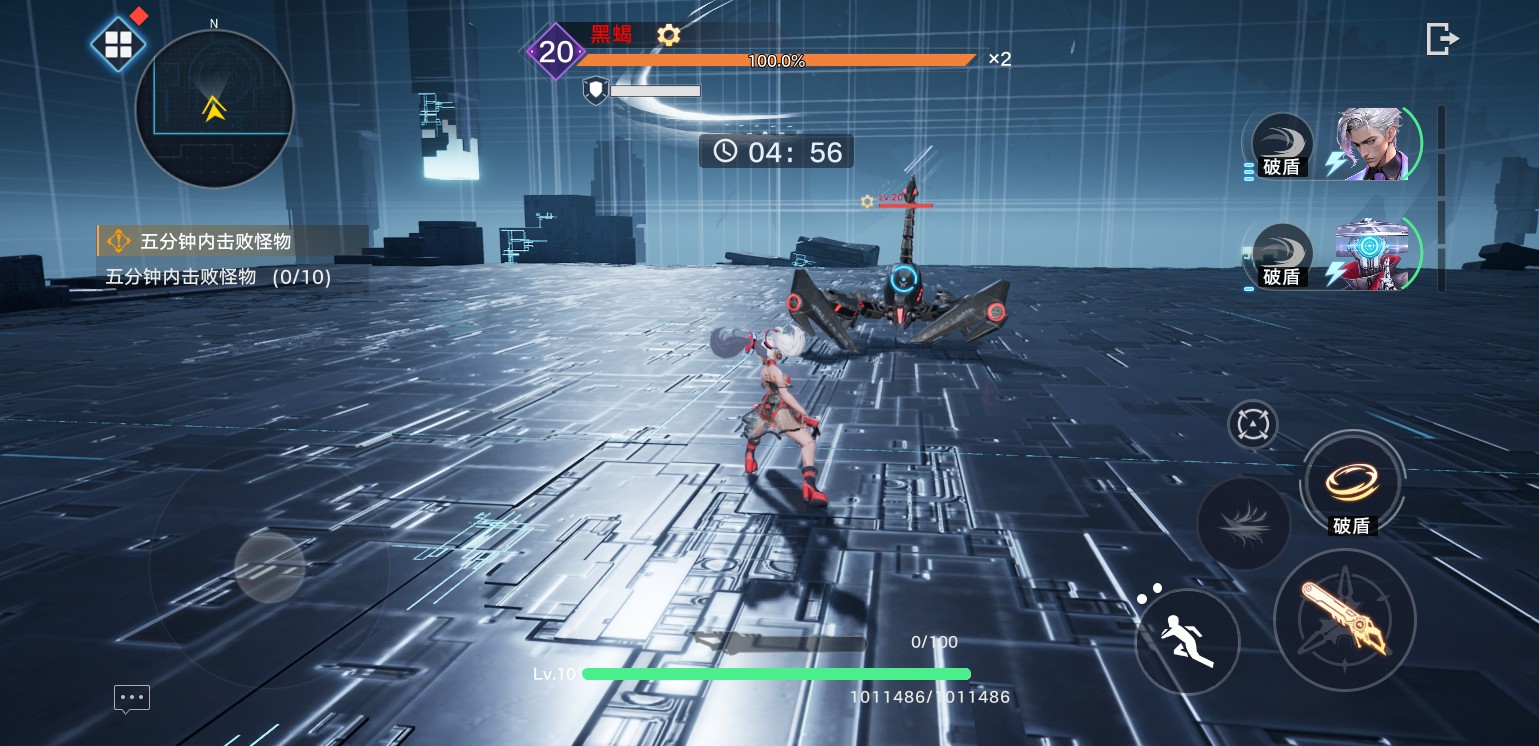Screen dimensions: 1539x746
Task: Trigger the greyed-out slash skill
Action: [x=1244, y=523]
